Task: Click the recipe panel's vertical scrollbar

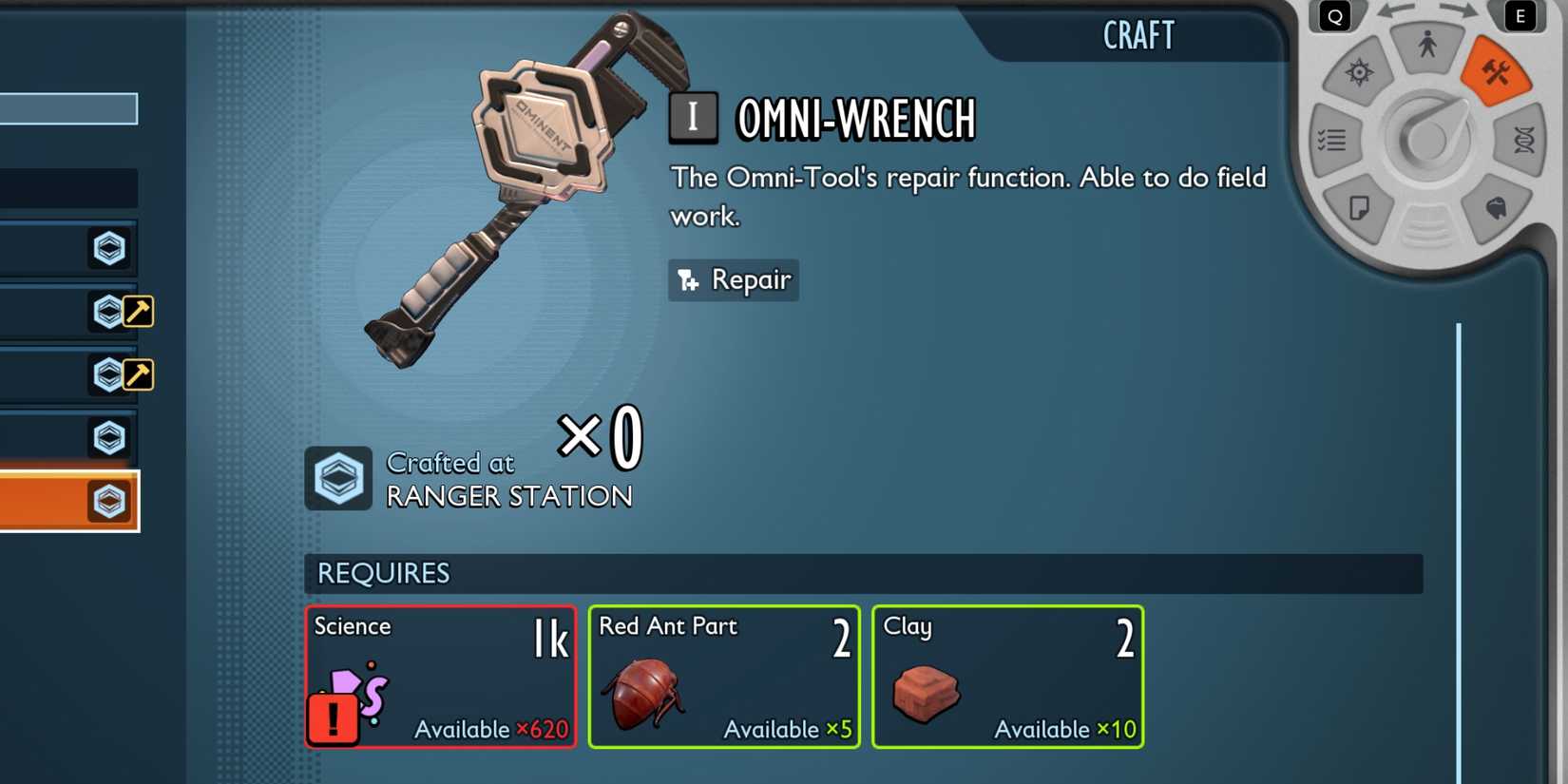Action: point(1459,551)
